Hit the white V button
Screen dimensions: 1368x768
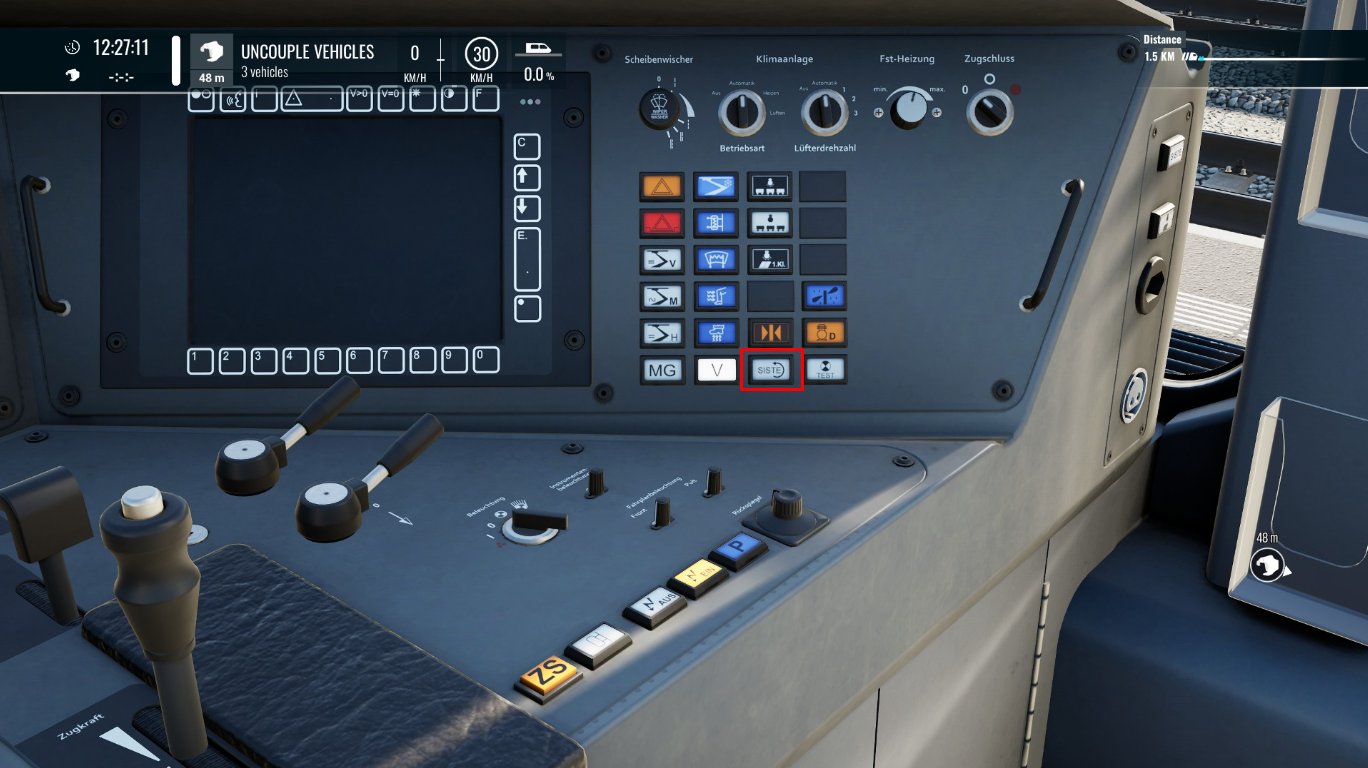pyautogui.click(x=716, y=370)
